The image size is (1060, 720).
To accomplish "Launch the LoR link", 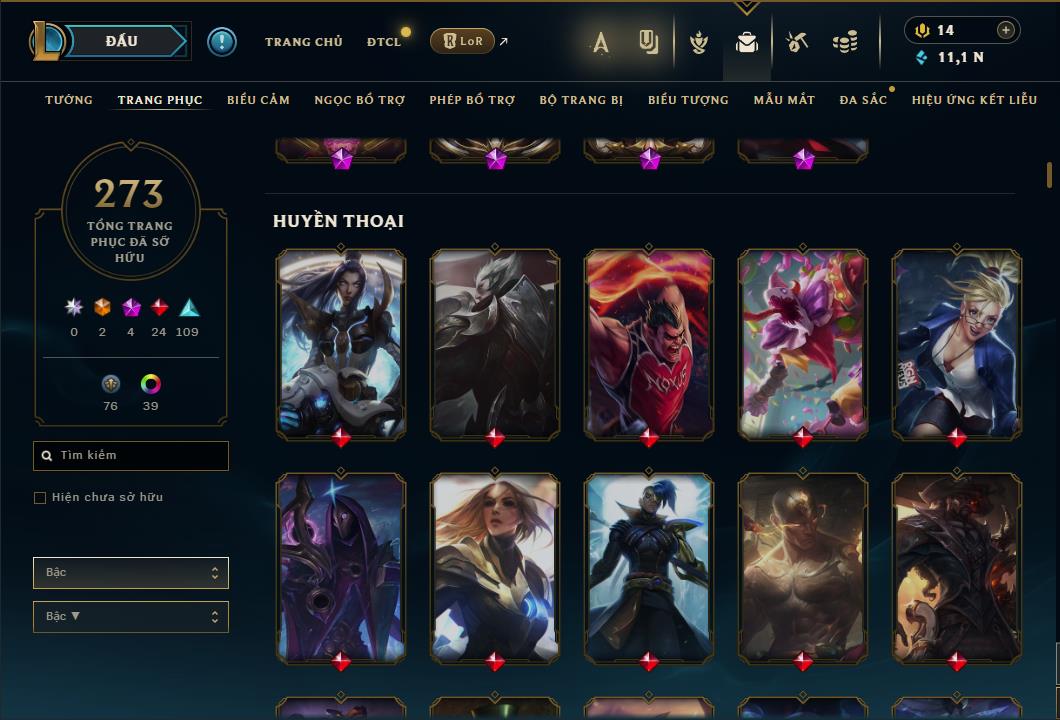I will pyautogui.click(x=464, y=41).
